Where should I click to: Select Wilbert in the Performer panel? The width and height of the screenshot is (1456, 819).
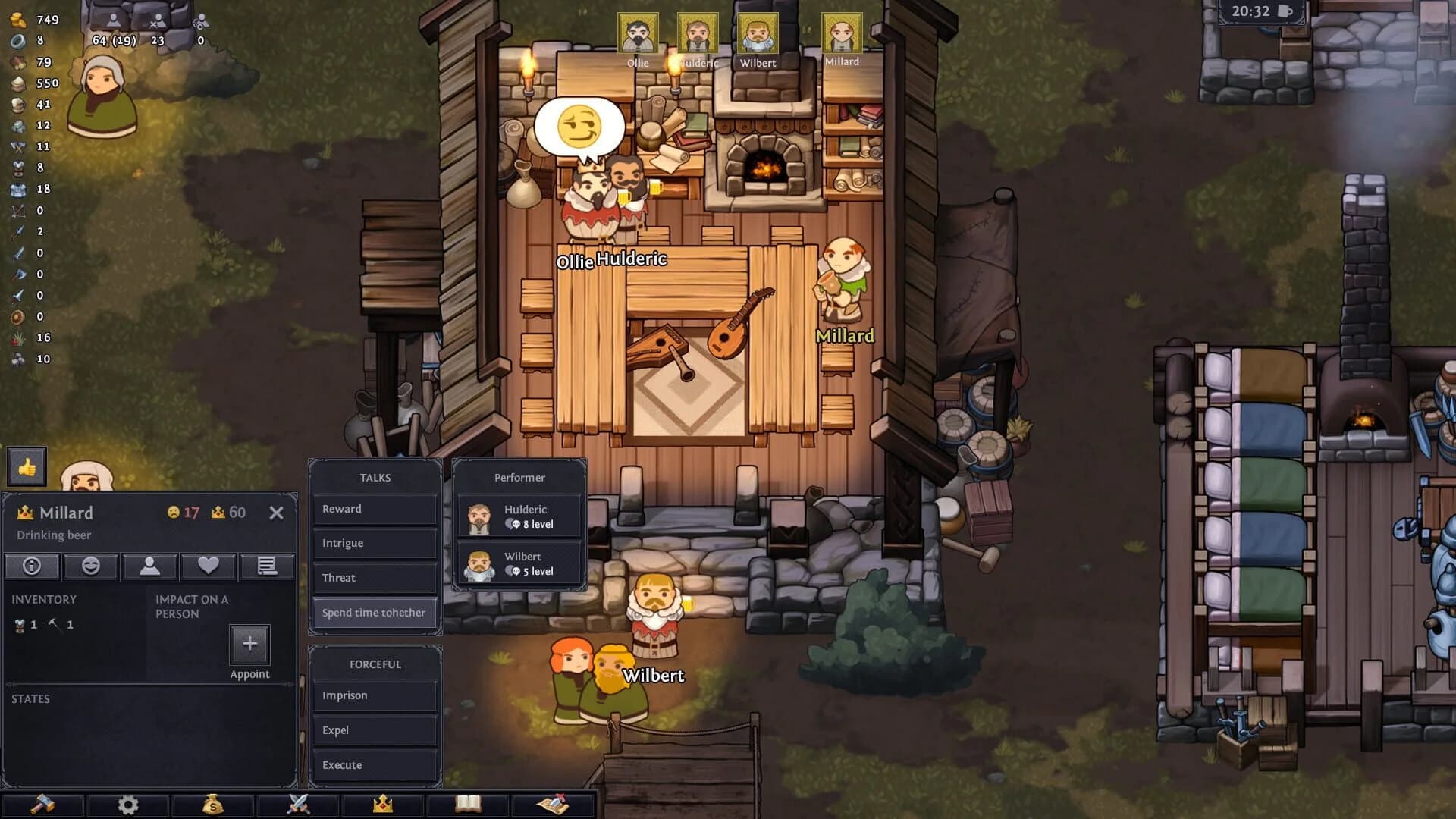click(x=518, y=563)
